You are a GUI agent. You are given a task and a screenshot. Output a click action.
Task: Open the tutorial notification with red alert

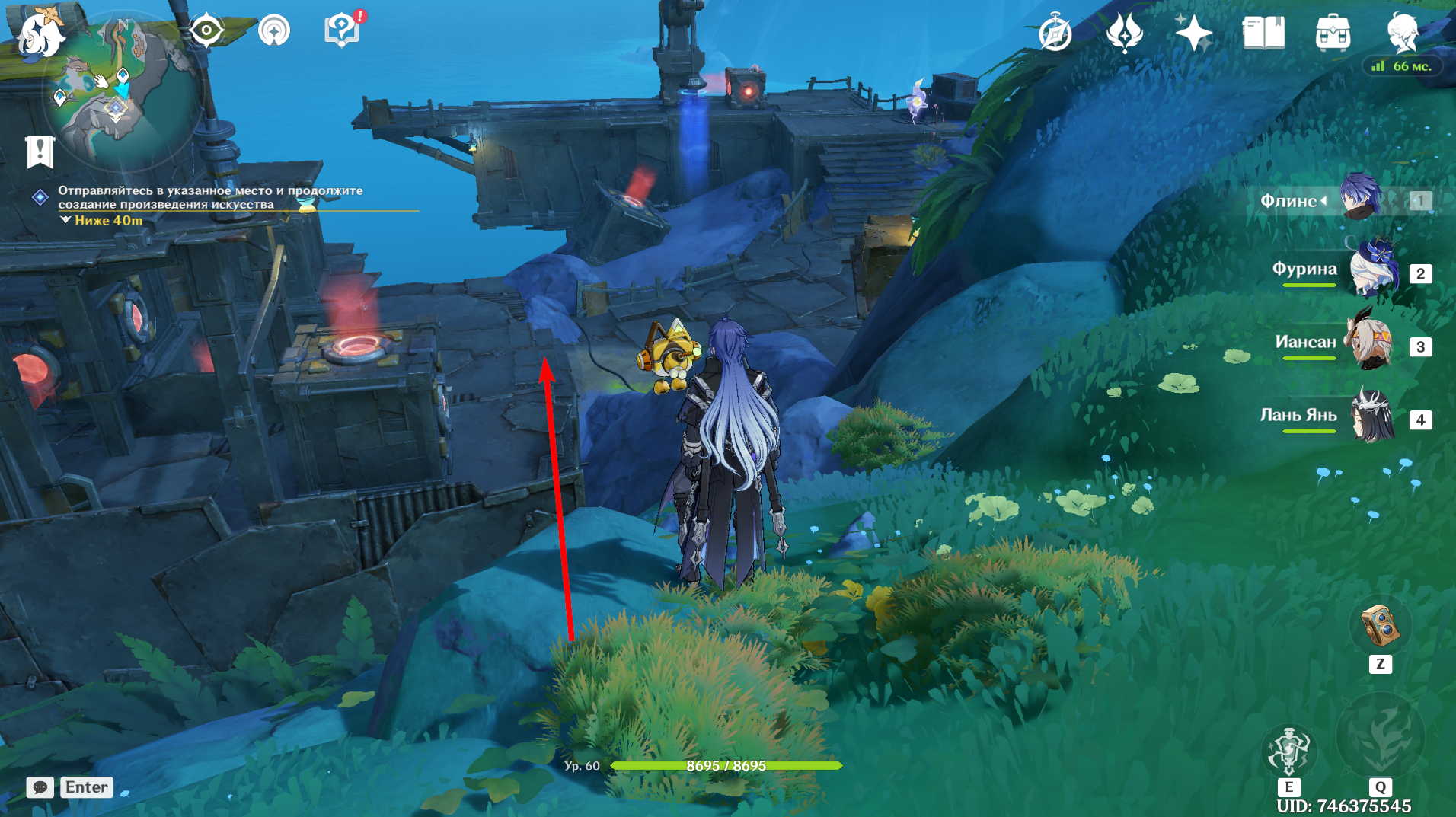(x=342, y=30)
